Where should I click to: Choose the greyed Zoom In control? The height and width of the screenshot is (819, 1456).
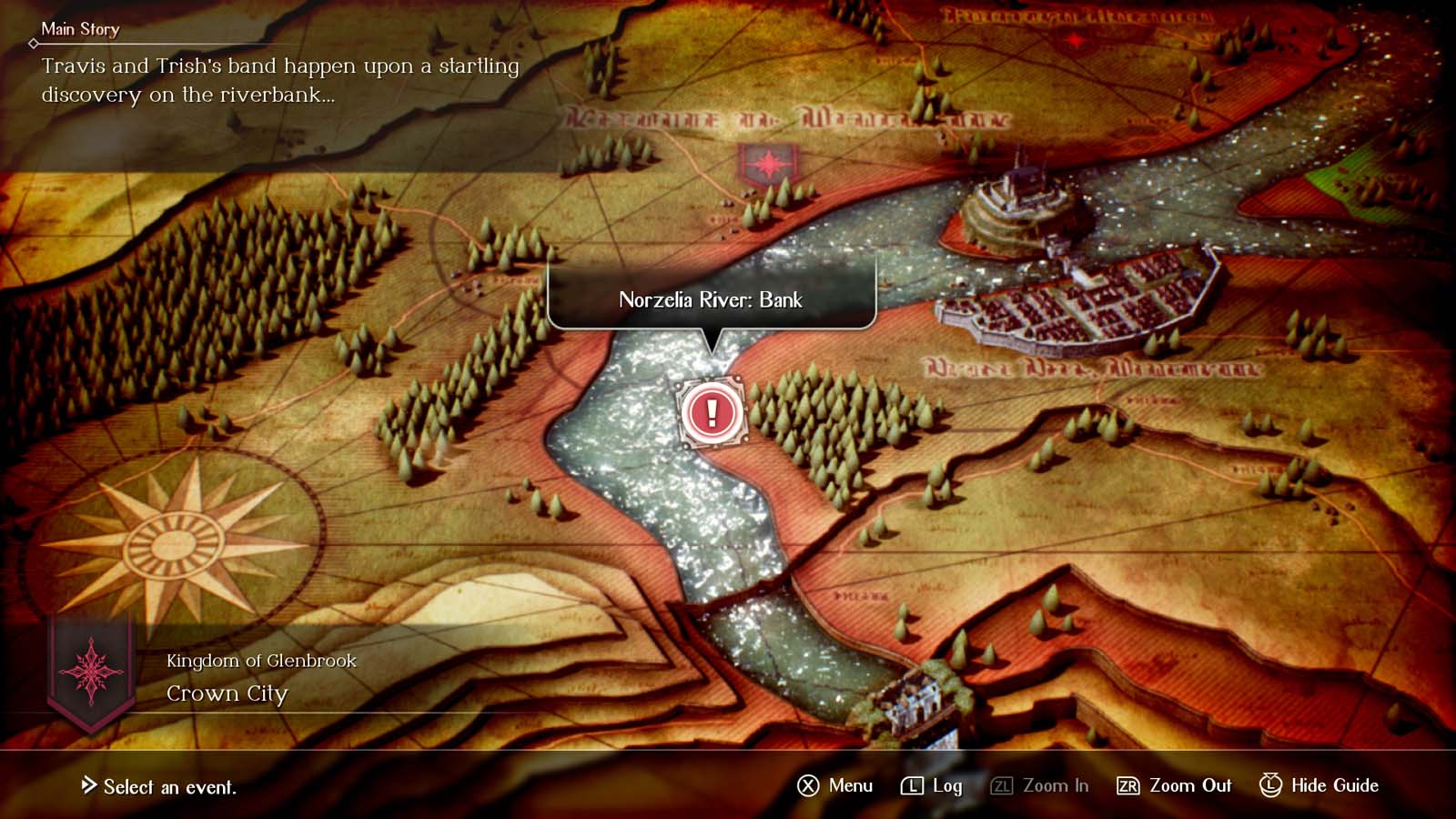coord(1040,785)
